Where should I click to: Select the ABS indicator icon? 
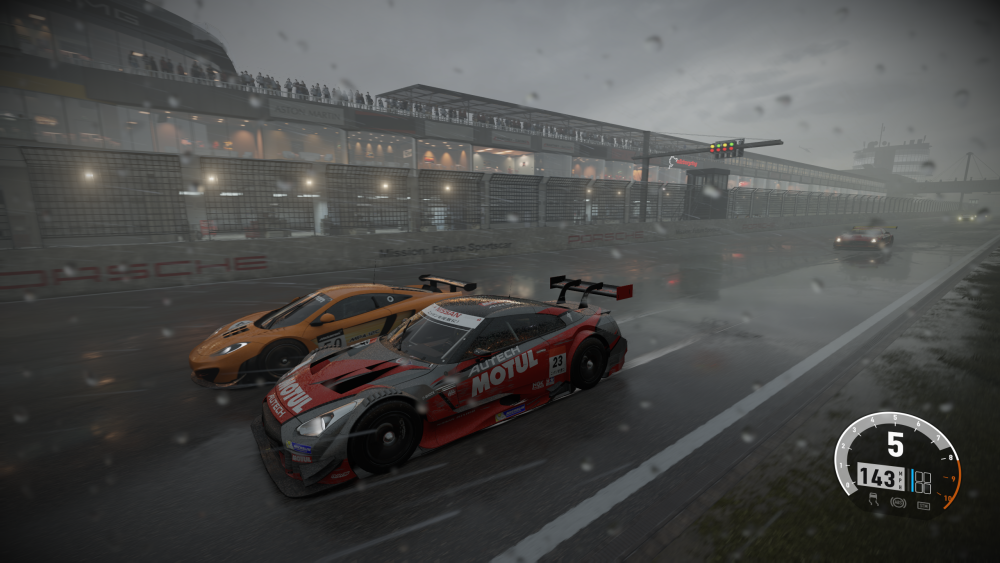[x=896, y=501]
